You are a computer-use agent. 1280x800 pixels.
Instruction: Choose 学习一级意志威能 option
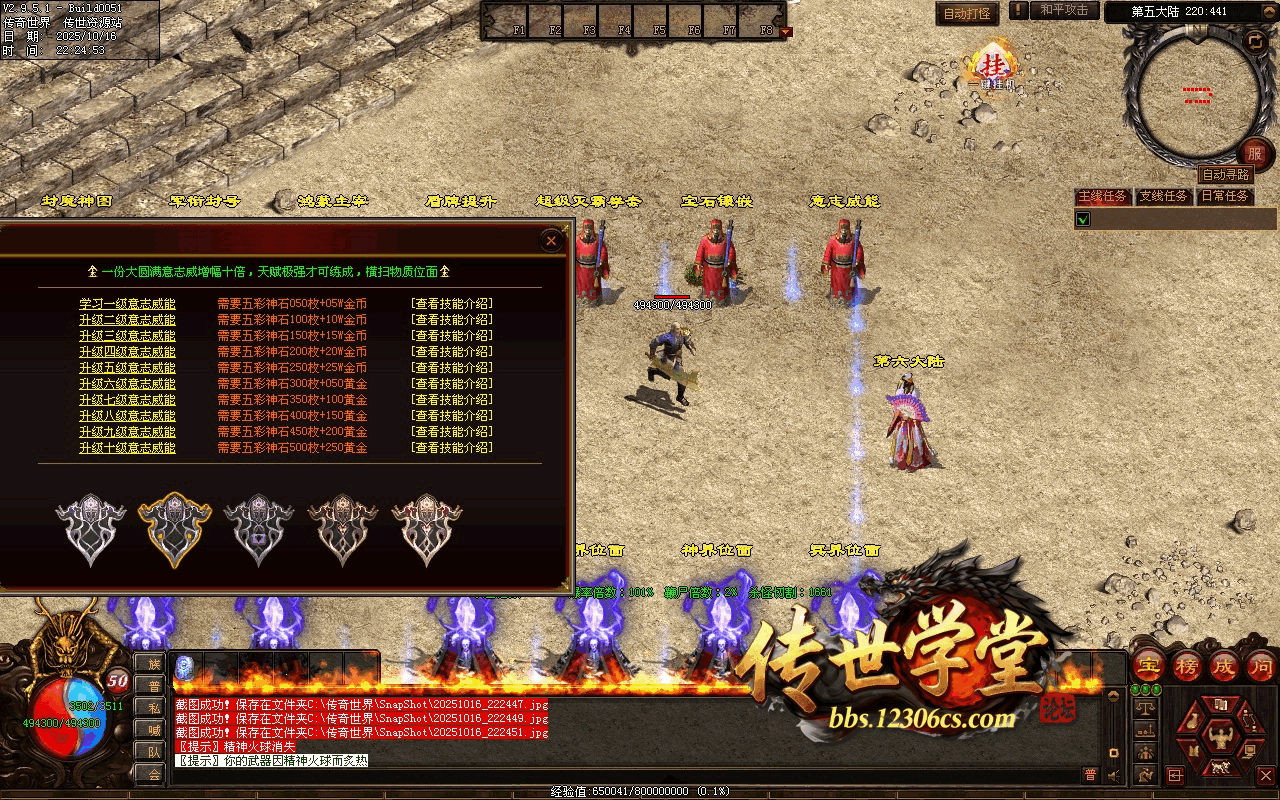(x=127, y=304)
